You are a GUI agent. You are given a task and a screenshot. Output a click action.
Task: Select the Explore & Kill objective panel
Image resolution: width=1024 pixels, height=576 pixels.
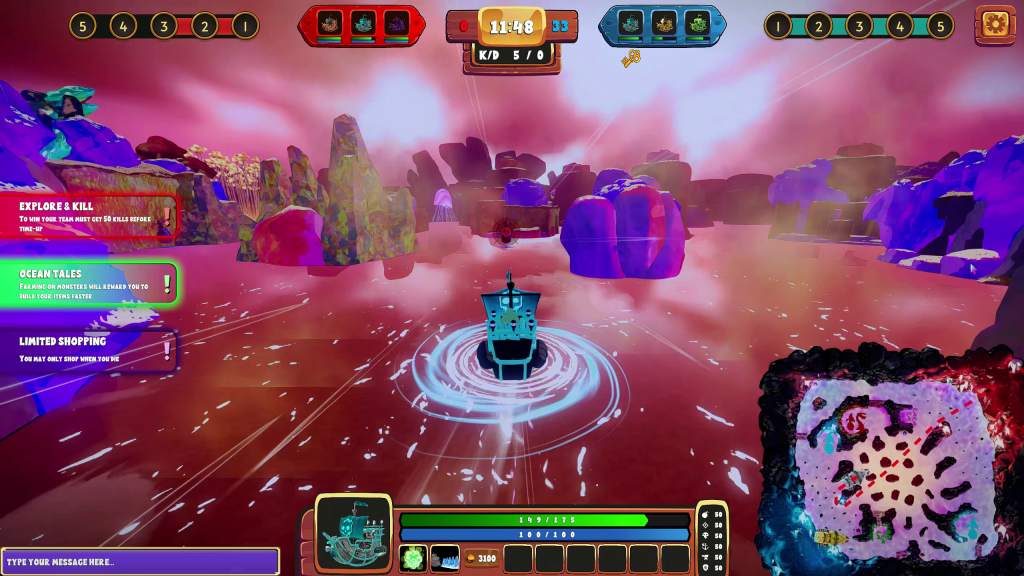(x=90, y=216)
